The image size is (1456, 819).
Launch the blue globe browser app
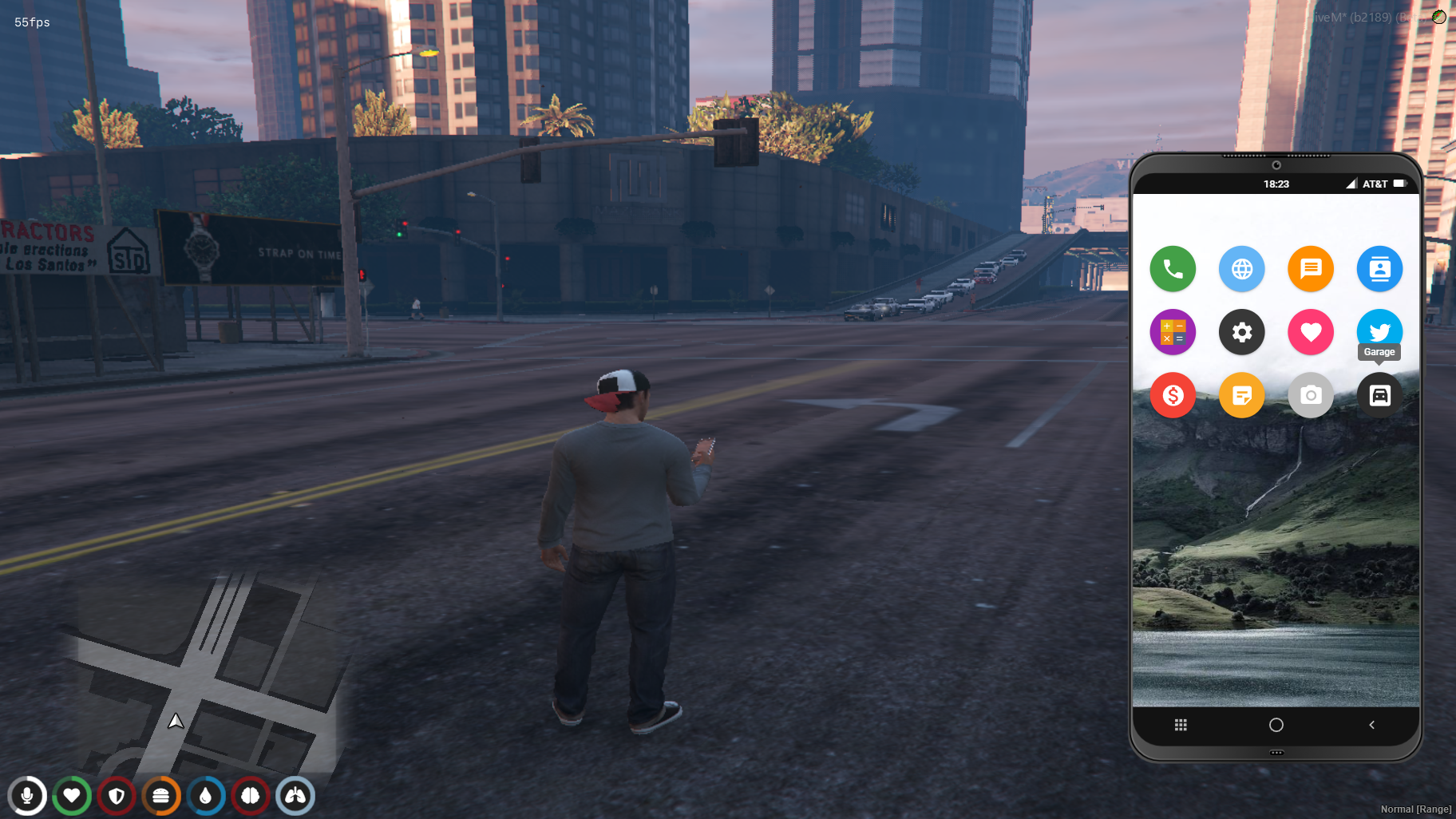(x=1241, y=269)
